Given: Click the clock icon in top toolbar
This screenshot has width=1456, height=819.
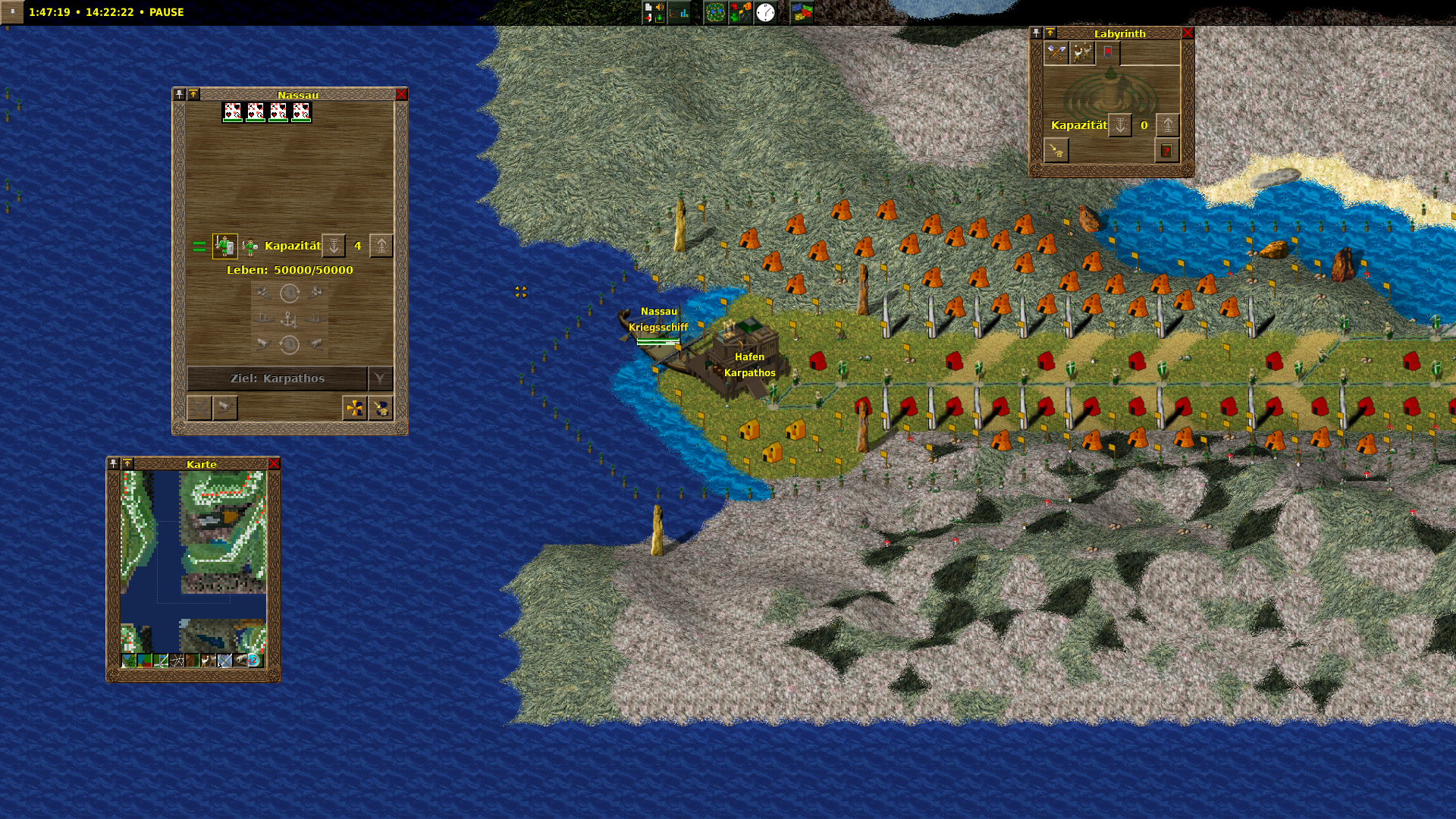Looking at the screenshot, I should pyautogui.click(x=766, y=12).
